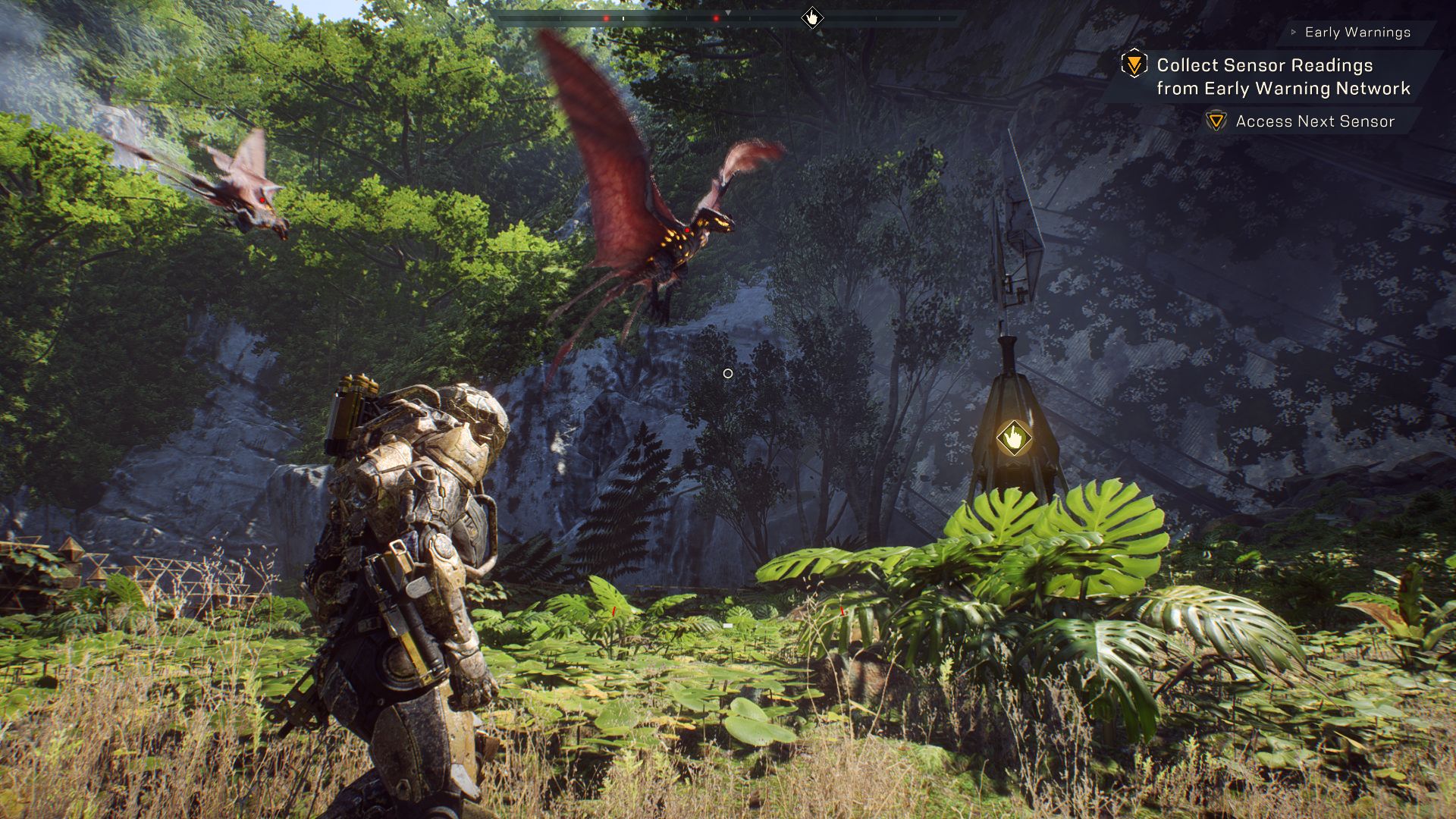Image resolution: width=1456 pixels, height=819 pixels.
Task: Click the hand interact marker on the sensor
Action: 1013,438
